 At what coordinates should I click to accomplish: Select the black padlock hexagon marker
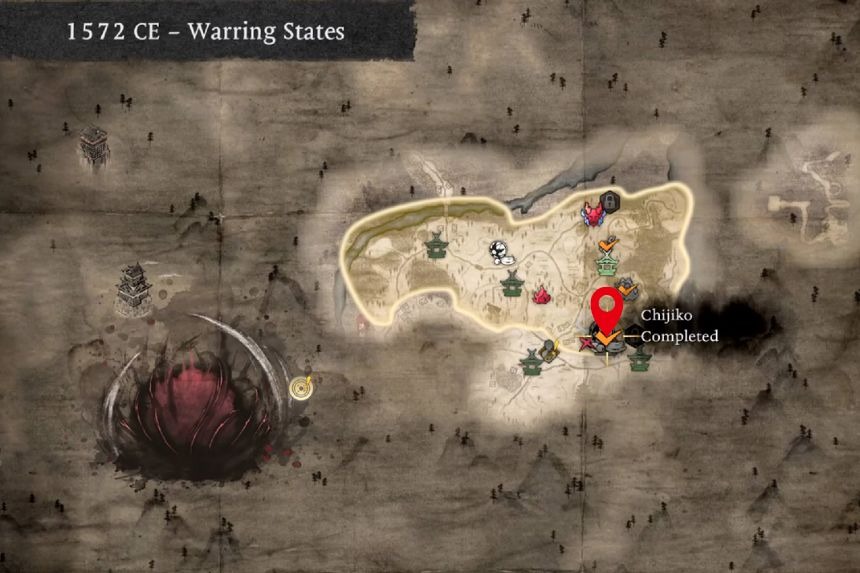pyautogui.click(x=611, y=200)
